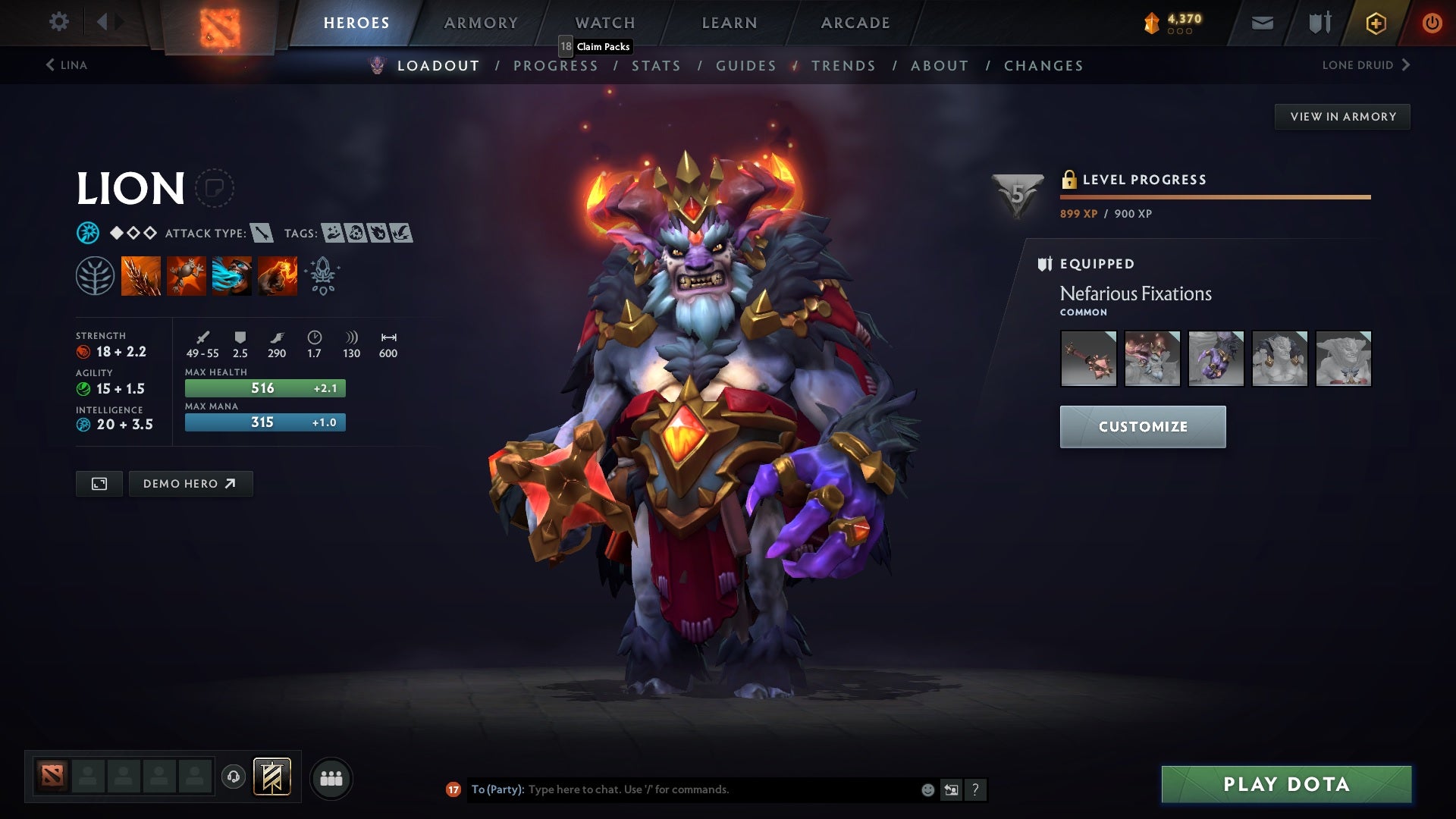
Task: Select Lion's Earth Spike ability icon
Action: [140, 276]
